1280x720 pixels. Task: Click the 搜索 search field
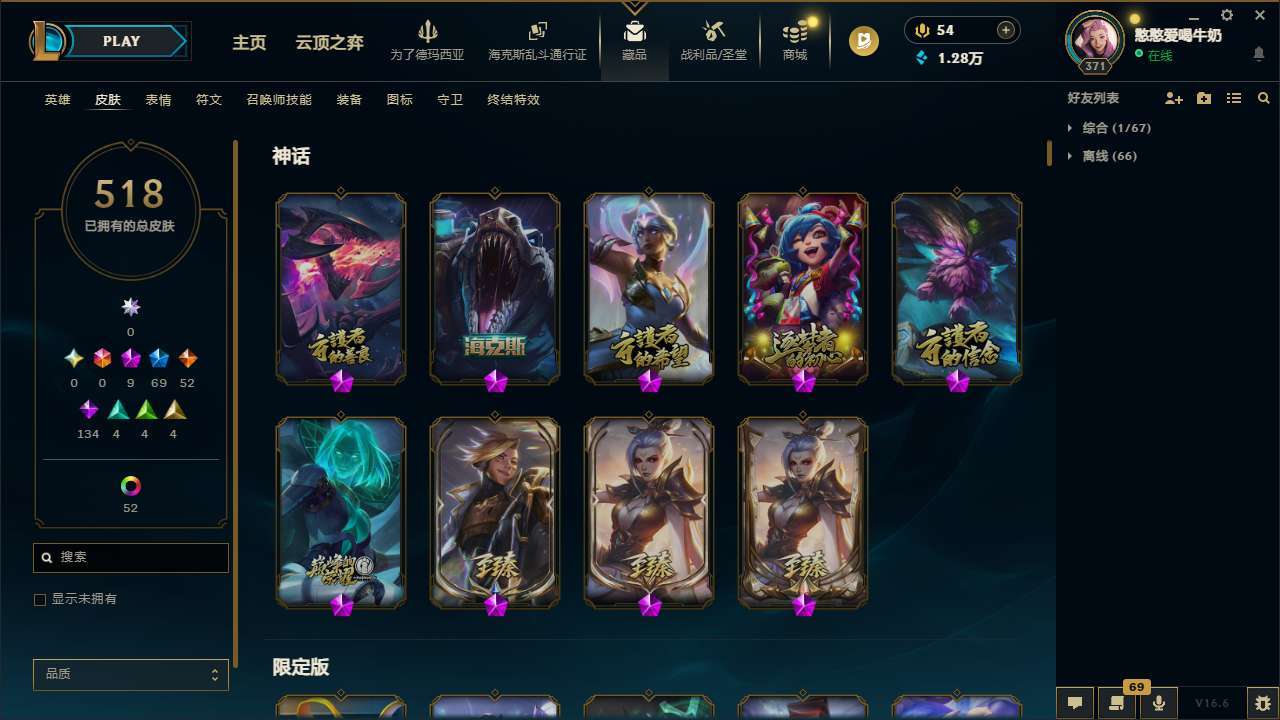coord(130,557)
